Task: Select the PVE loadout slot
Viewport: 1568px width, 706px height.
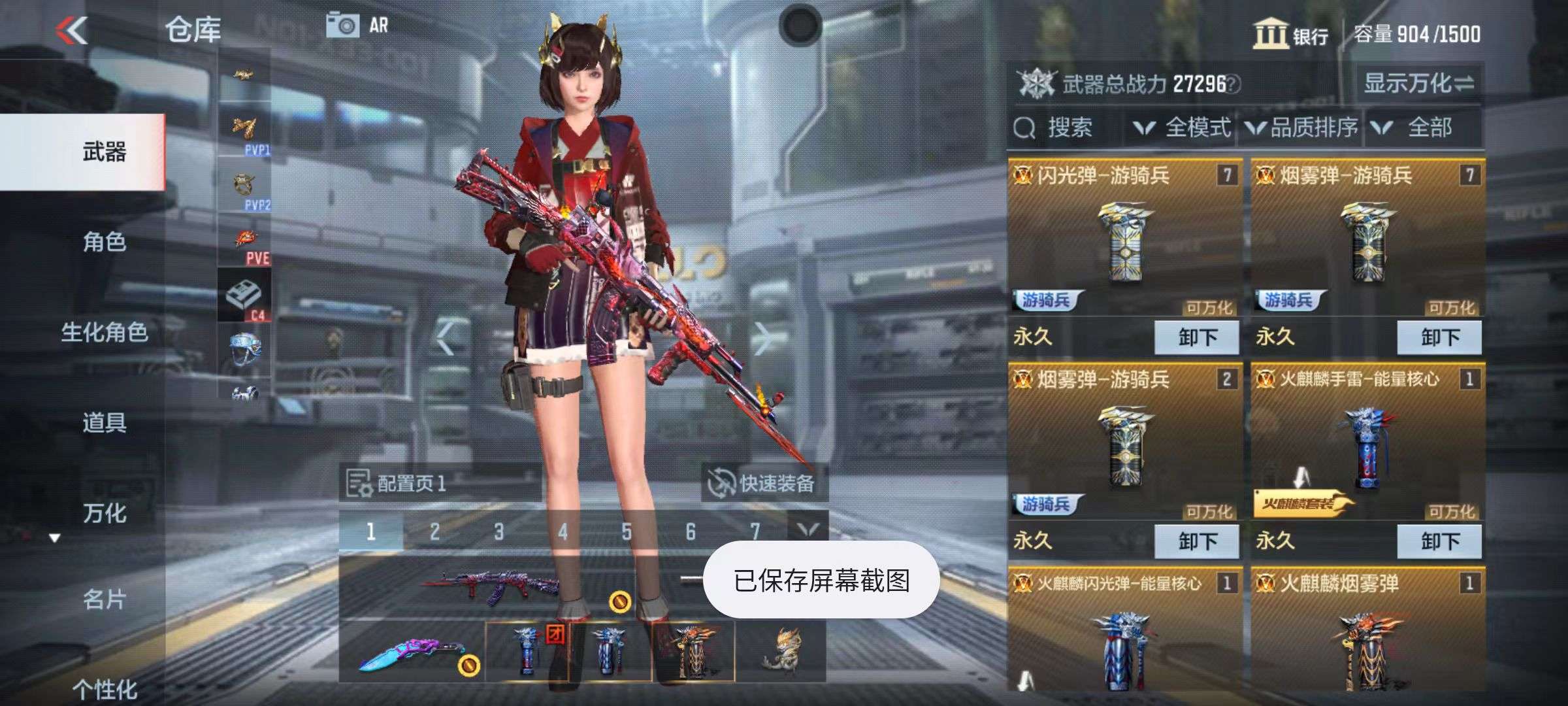Action: [x=246, y=244]
